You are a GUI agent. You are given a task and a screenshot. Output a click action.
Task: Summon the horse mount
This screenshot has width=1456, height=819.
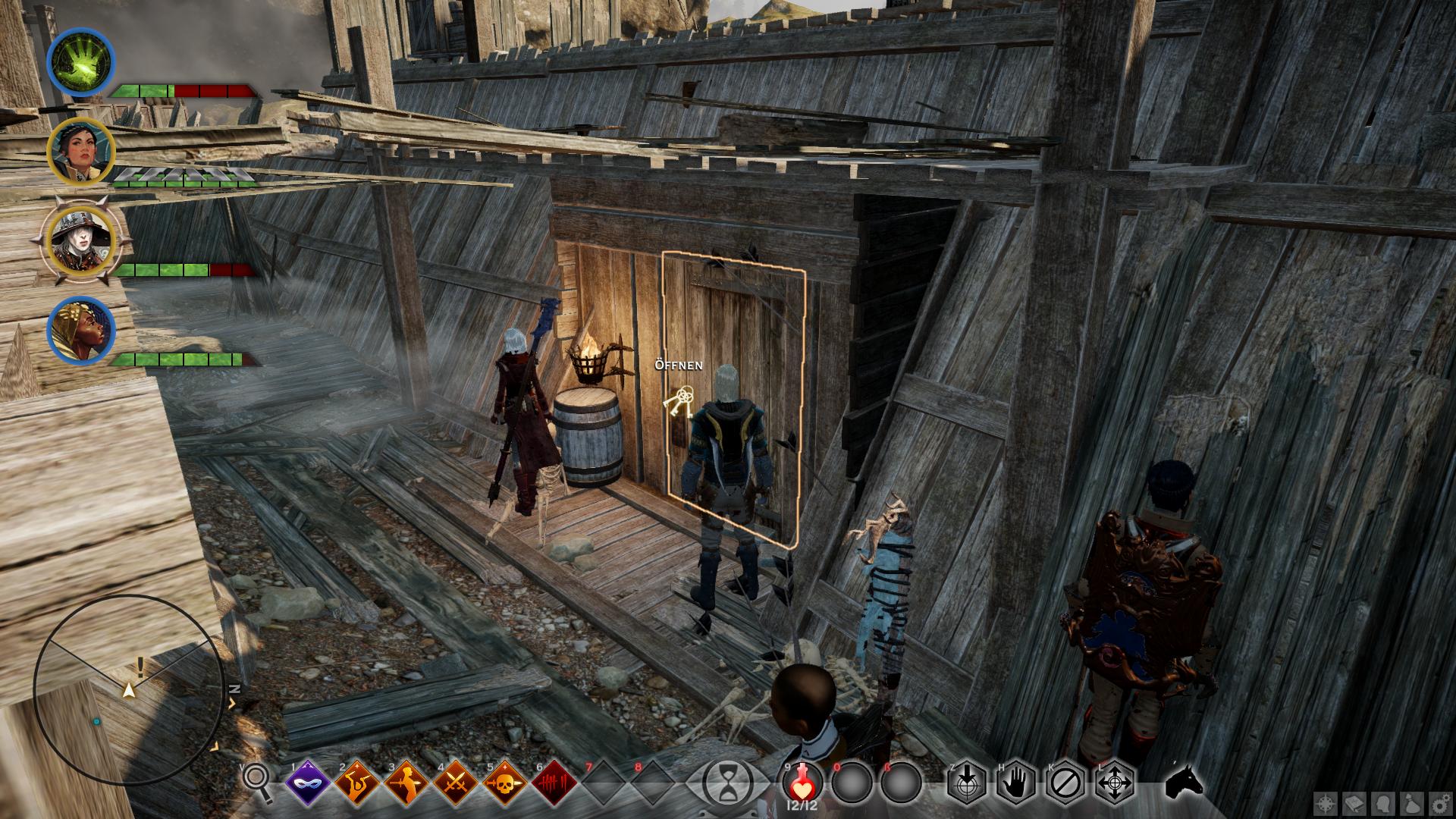[1183, 781]
